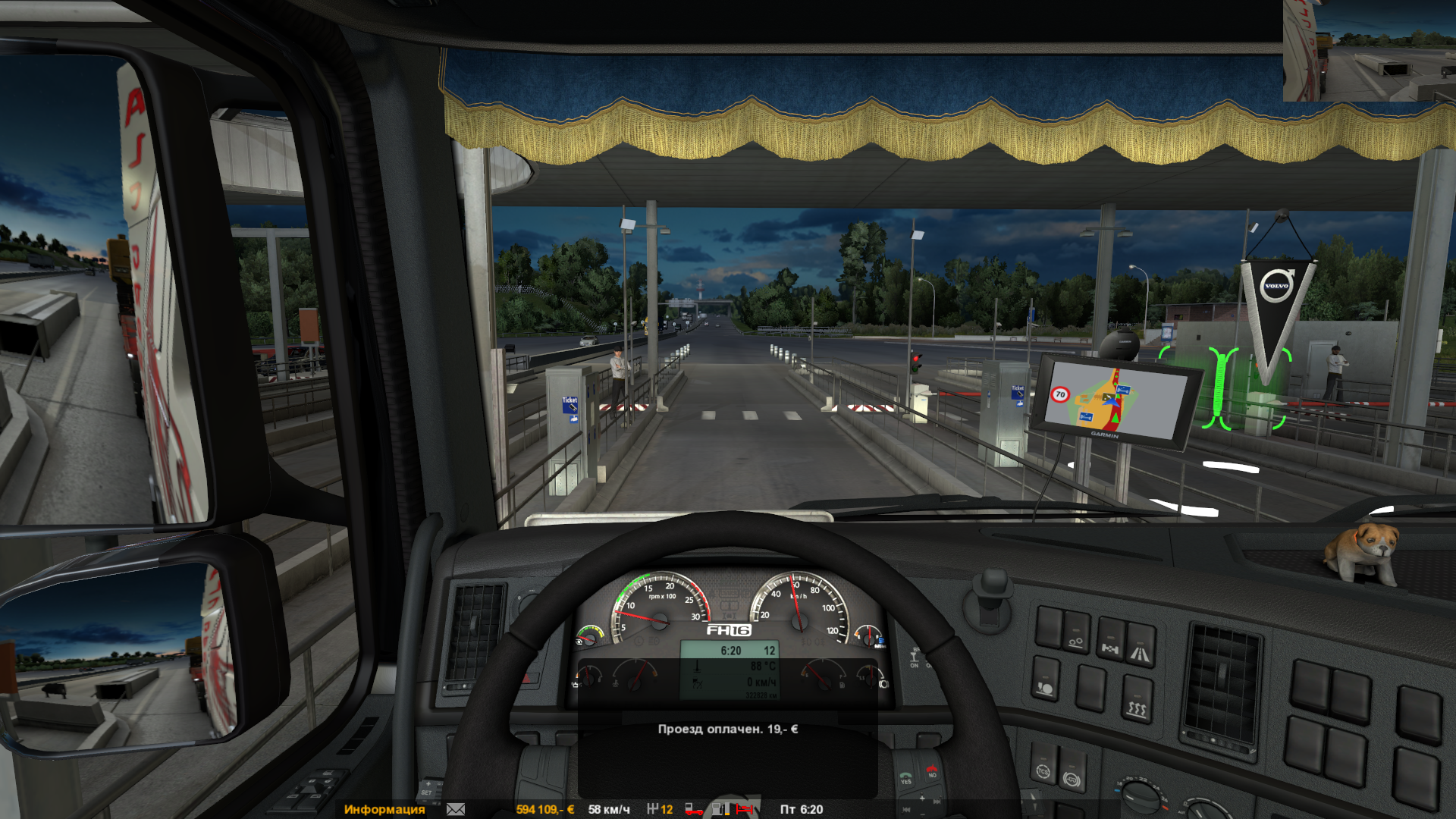This screenshot has width=1456, height=819.
Task: Open the Информация panel label
Action: (x=384, y=809)
